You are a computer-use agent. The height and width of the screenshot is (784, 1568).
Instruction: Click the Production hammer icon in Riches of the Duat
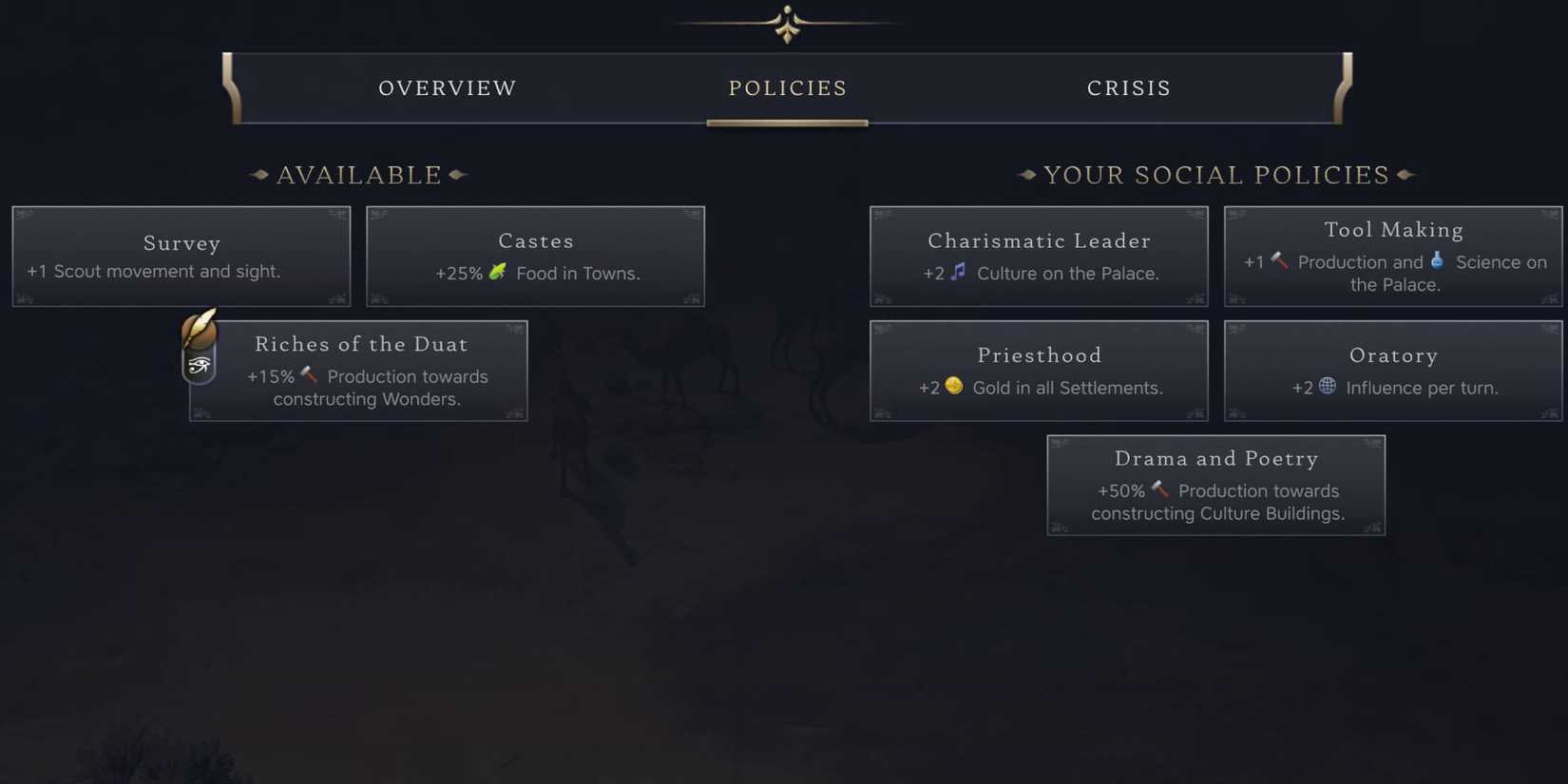pyautogui.click(x=307, y=374)
